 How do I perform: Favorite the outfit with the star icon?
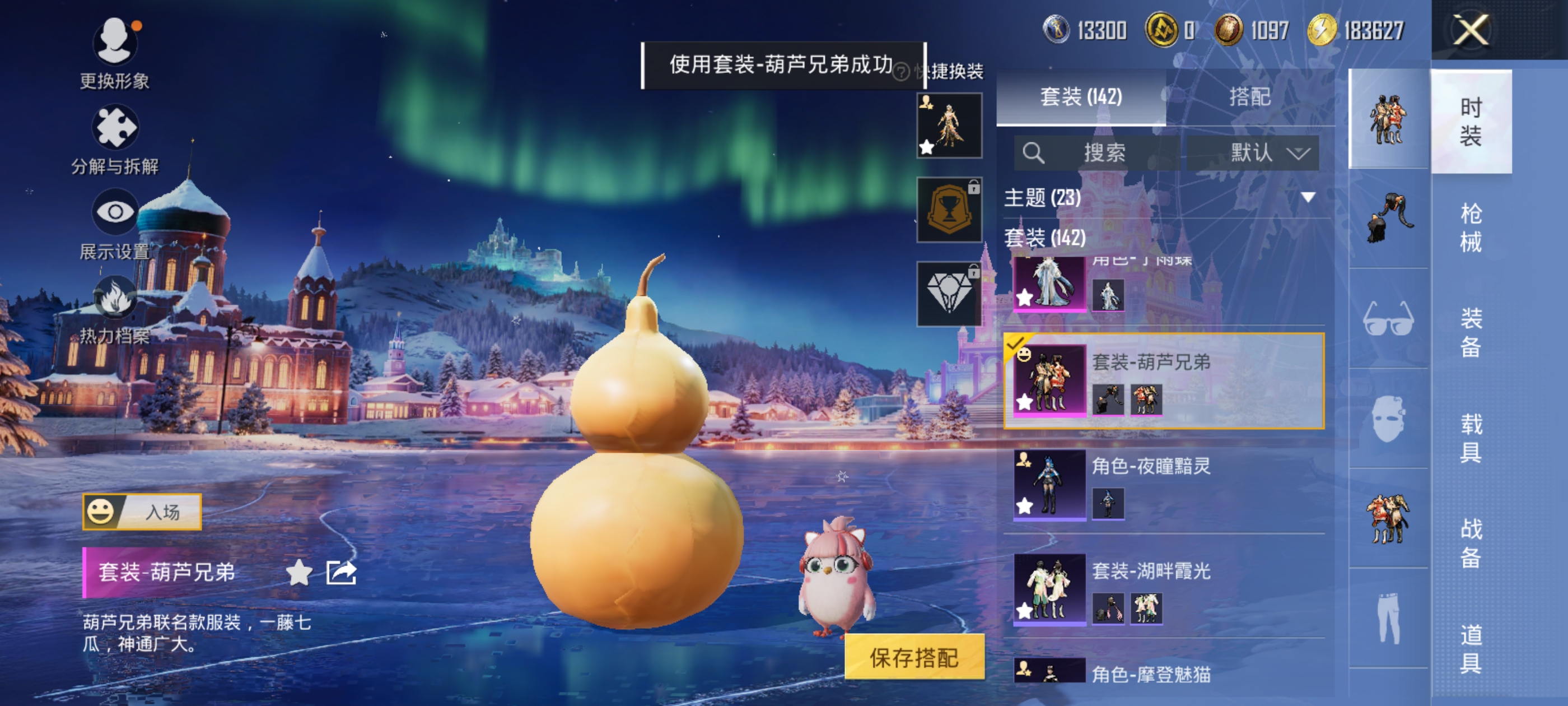point(299,573)
